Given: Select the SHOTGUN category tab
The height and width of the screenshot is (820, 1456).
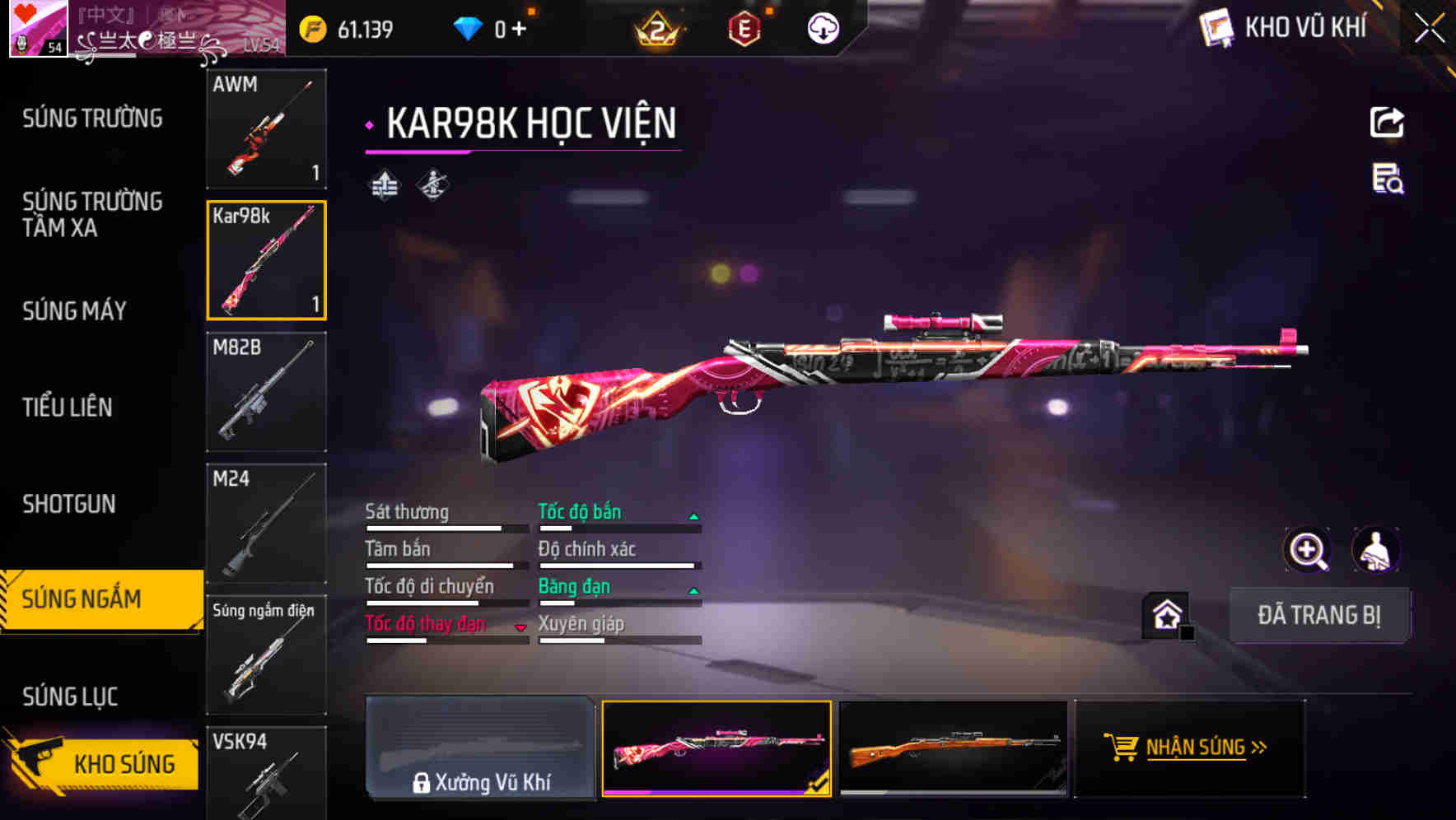Looking at the screenshot, I should click(x=69, y=504).
